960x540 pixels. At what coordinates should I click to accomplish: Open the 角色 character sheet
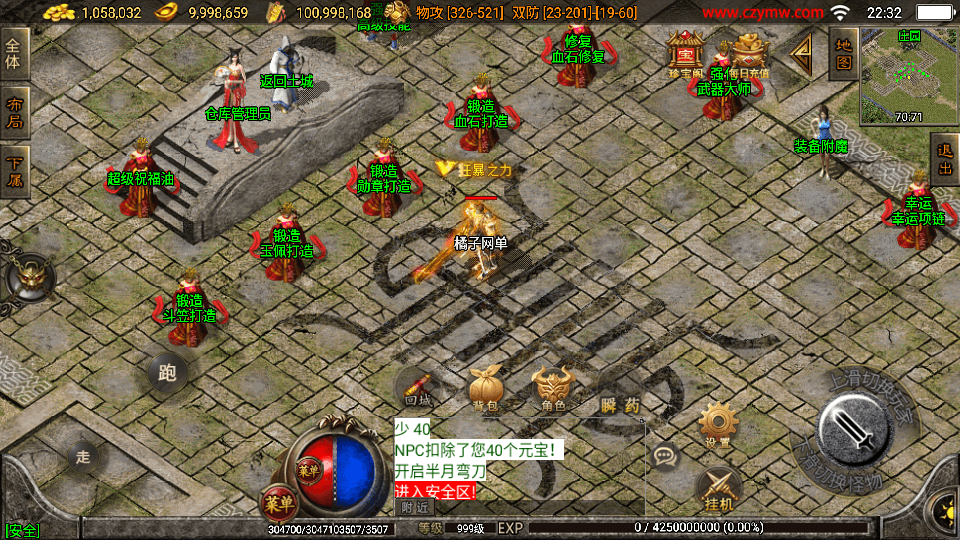click(x=552, y=388)
